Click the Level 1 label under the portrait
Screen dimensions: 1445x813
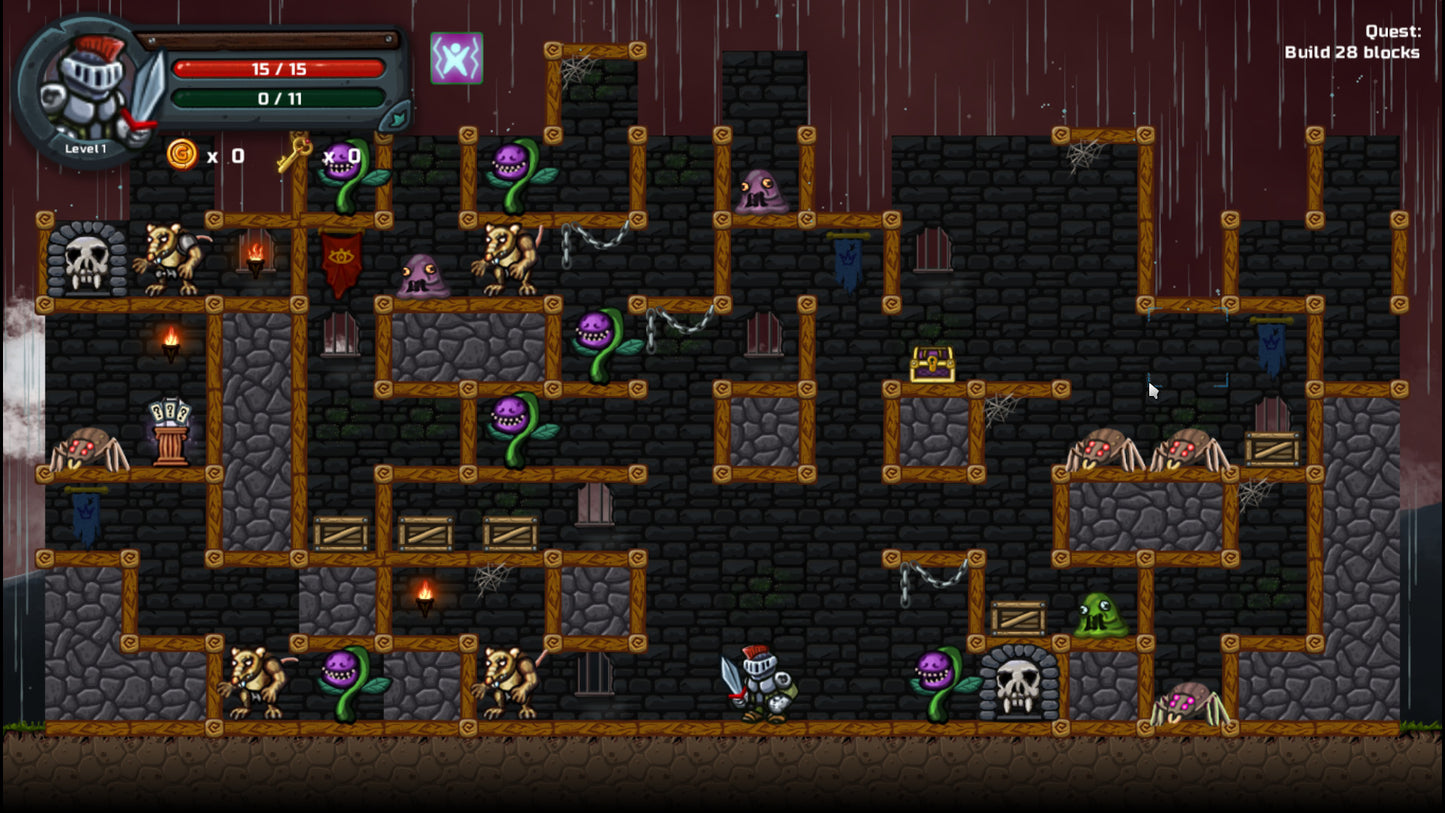[84, 147]
